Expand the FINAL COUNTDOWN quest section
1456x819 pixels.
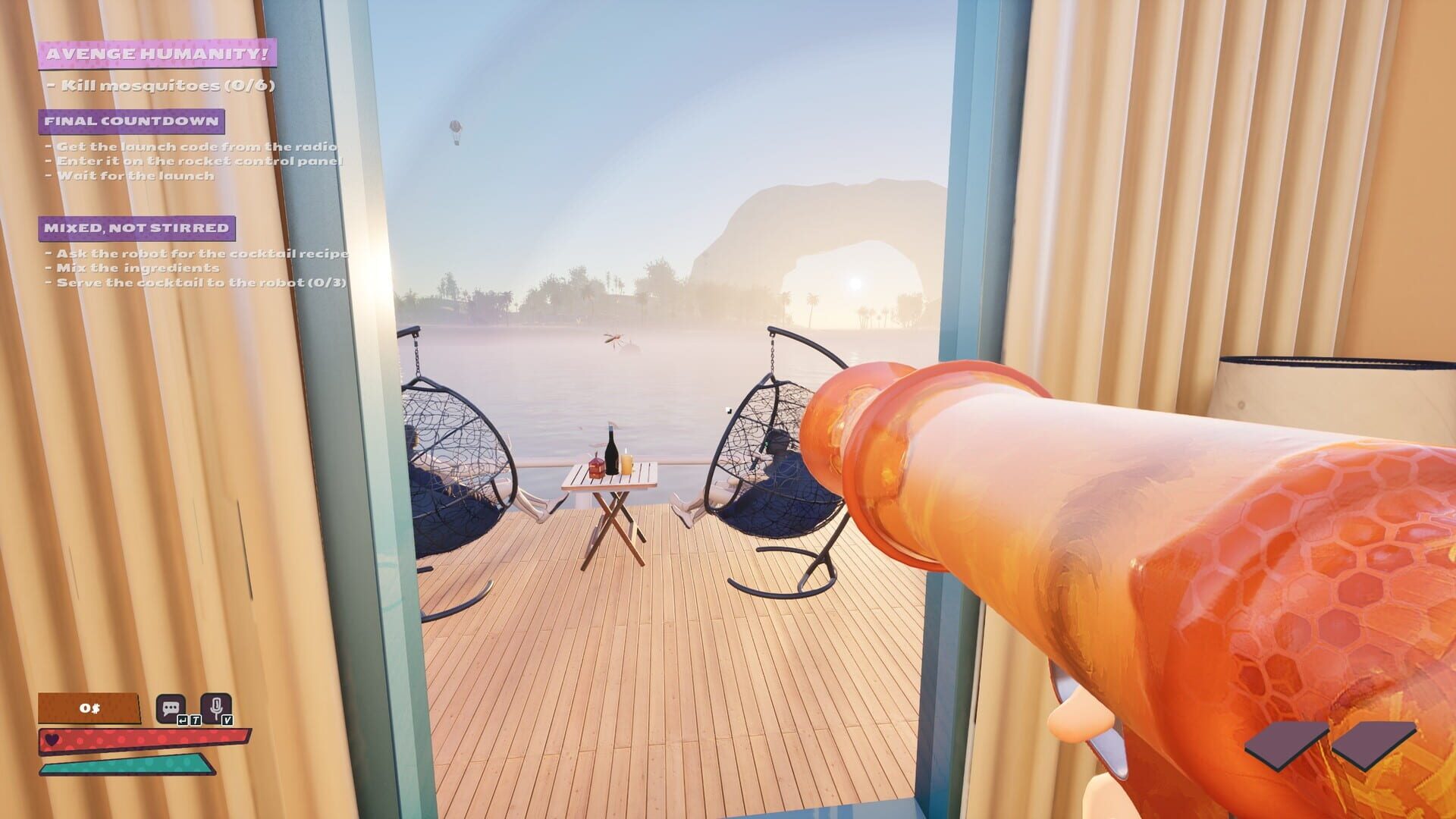click(x=132, y=120)
